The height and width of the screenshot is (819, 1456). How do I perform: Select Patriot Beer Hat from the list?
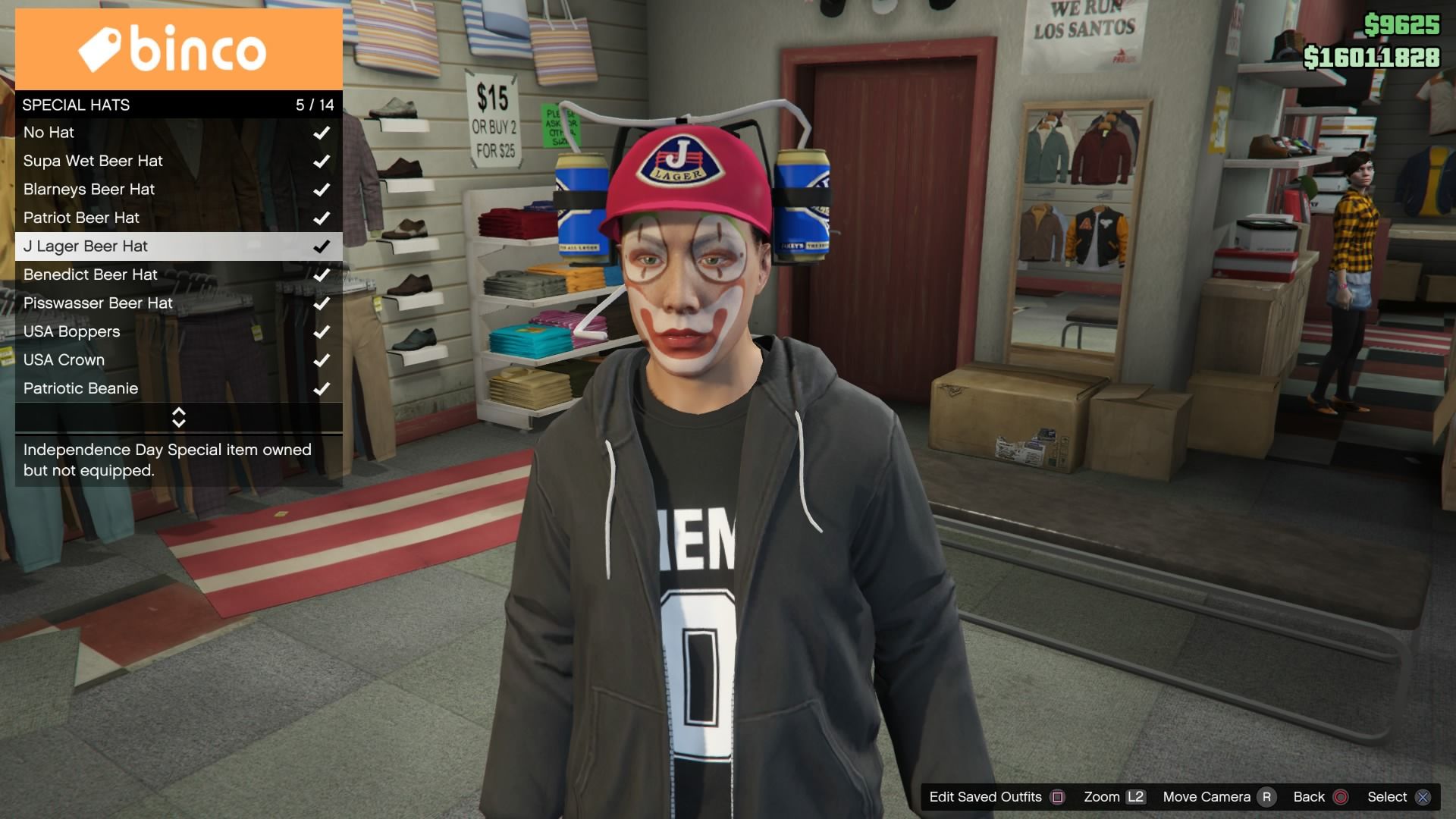(178, 218)
